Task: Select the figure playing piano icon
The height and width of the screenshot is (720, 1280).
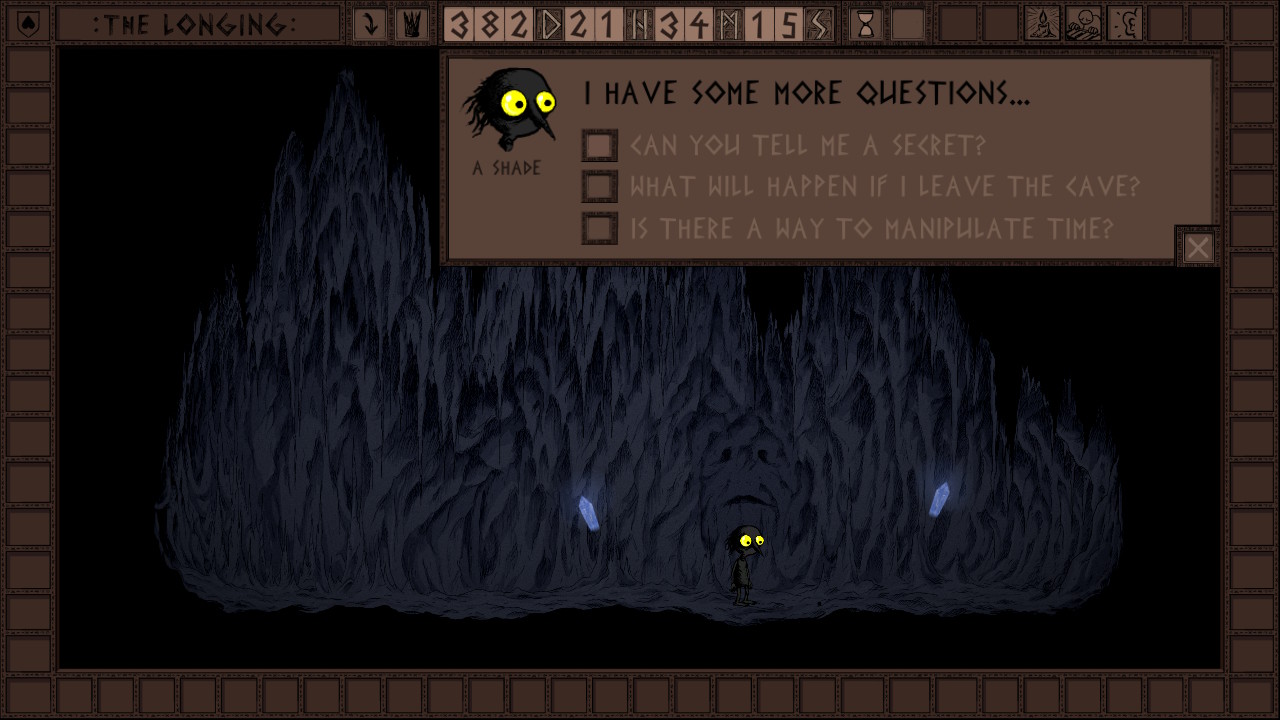Action: 1084,24
